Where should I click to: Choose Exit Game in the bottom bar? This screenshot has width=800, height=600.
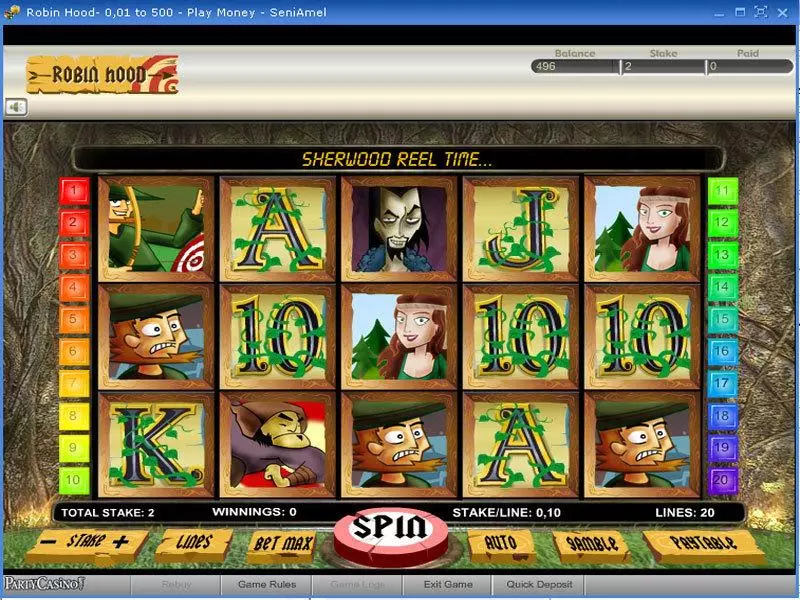pos(447,584)
